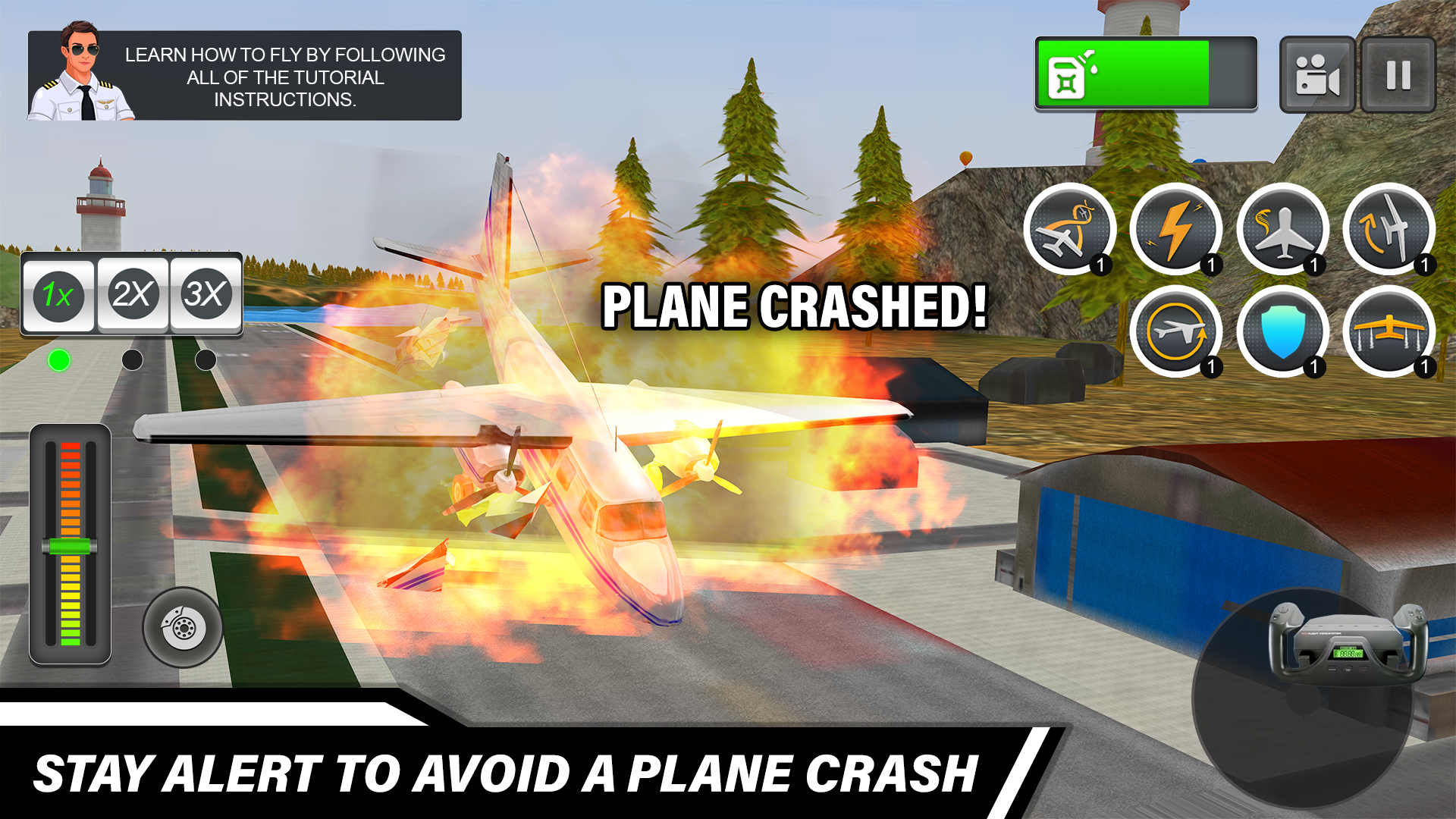
Task: Switch to 2X game speed
Action: point(133,296)
